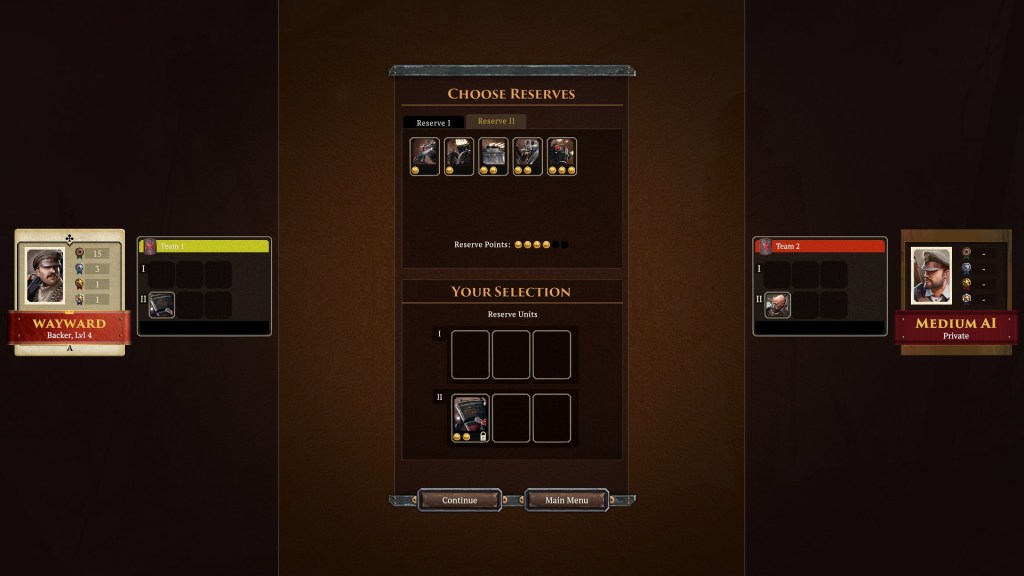
Task: Open the Reserve II tab
Action: pos(496,122)
